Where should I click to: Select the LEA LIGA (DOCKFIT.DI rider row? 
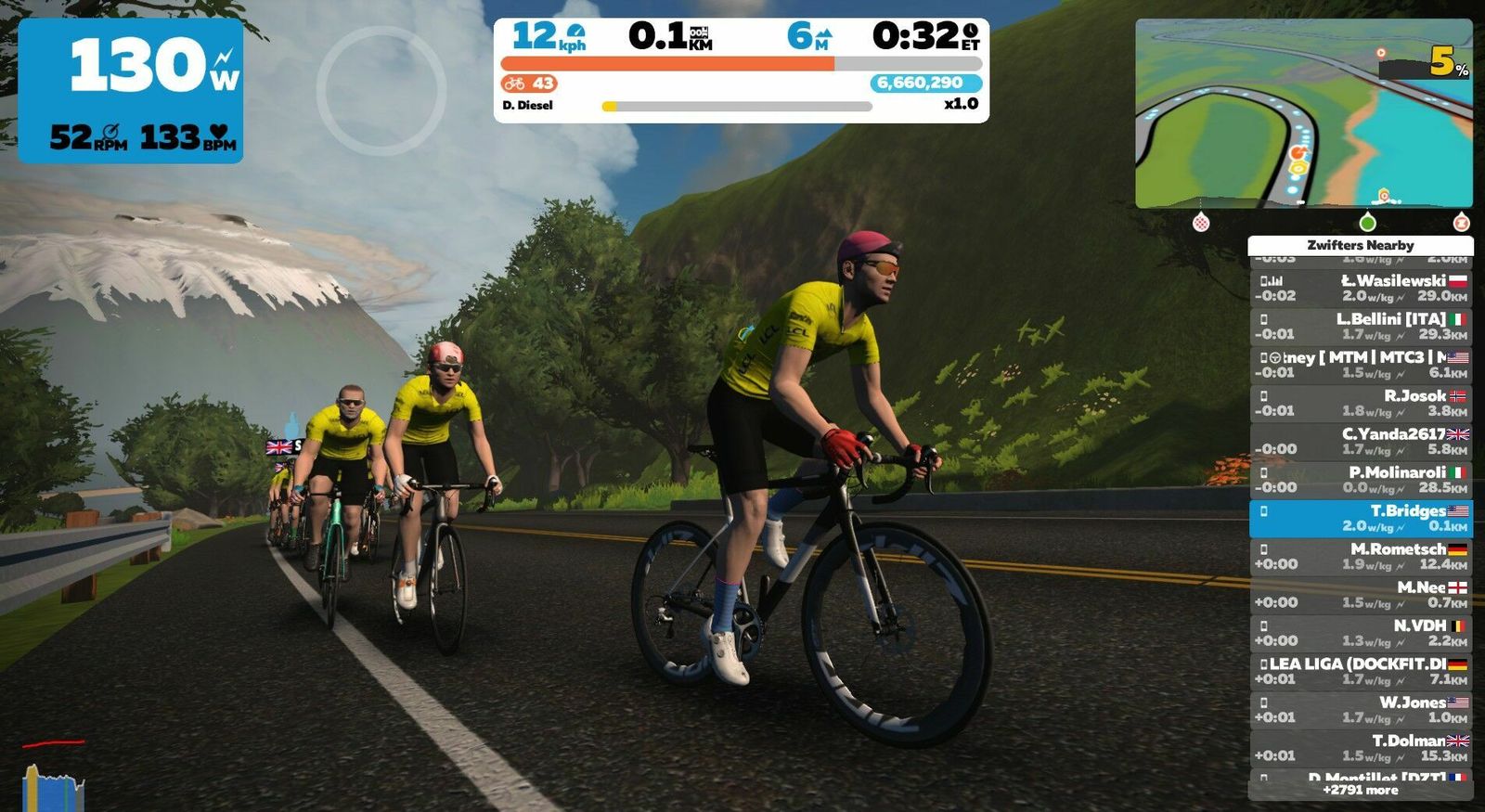click(1361, 671)
